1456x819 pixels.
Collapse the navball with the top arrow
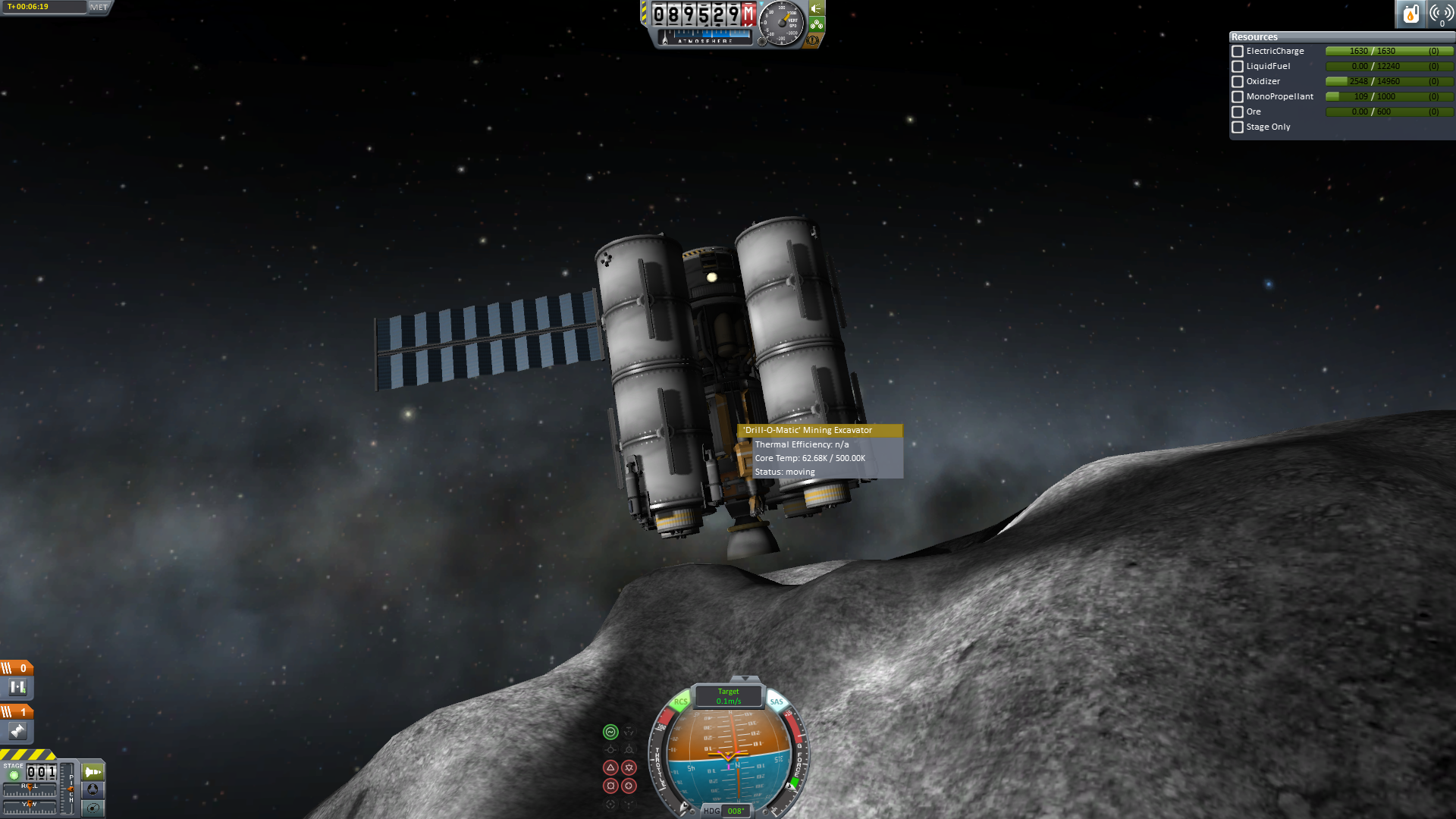[745, 679]
